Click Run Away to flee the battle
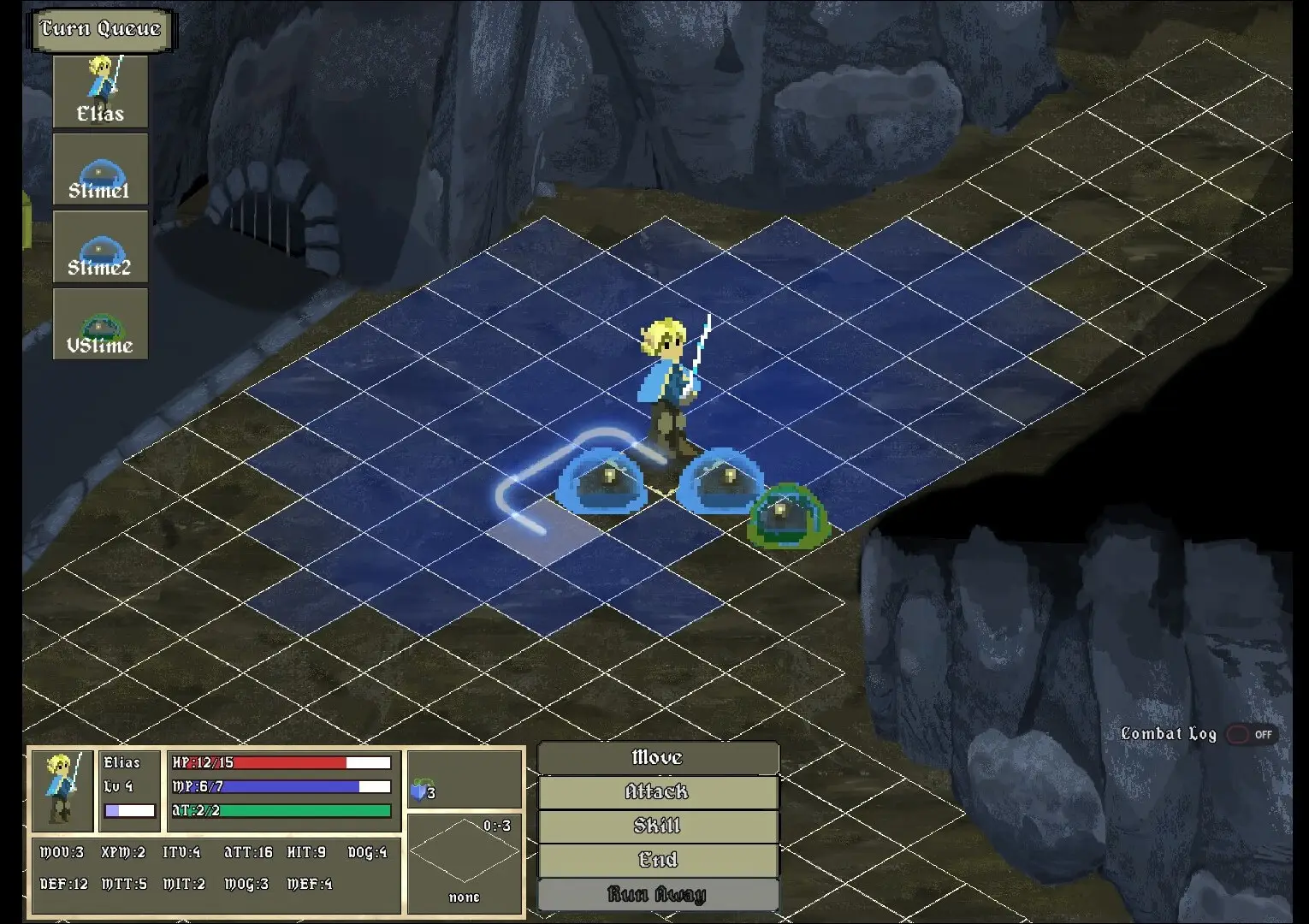Viewport: 1309px width, 924px height. (656, 893)
